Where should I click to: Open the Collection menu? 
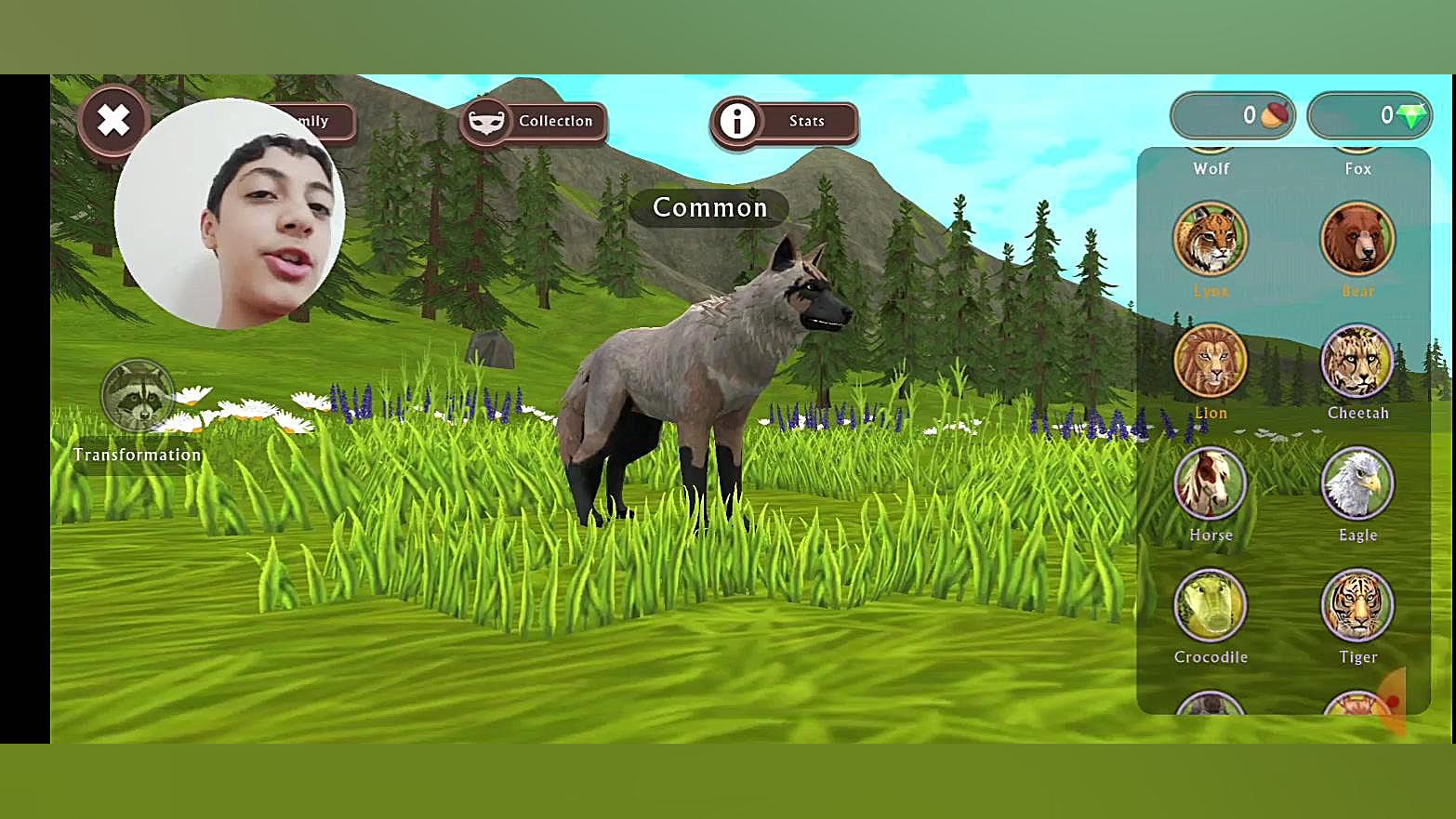(x=534, y=121)
